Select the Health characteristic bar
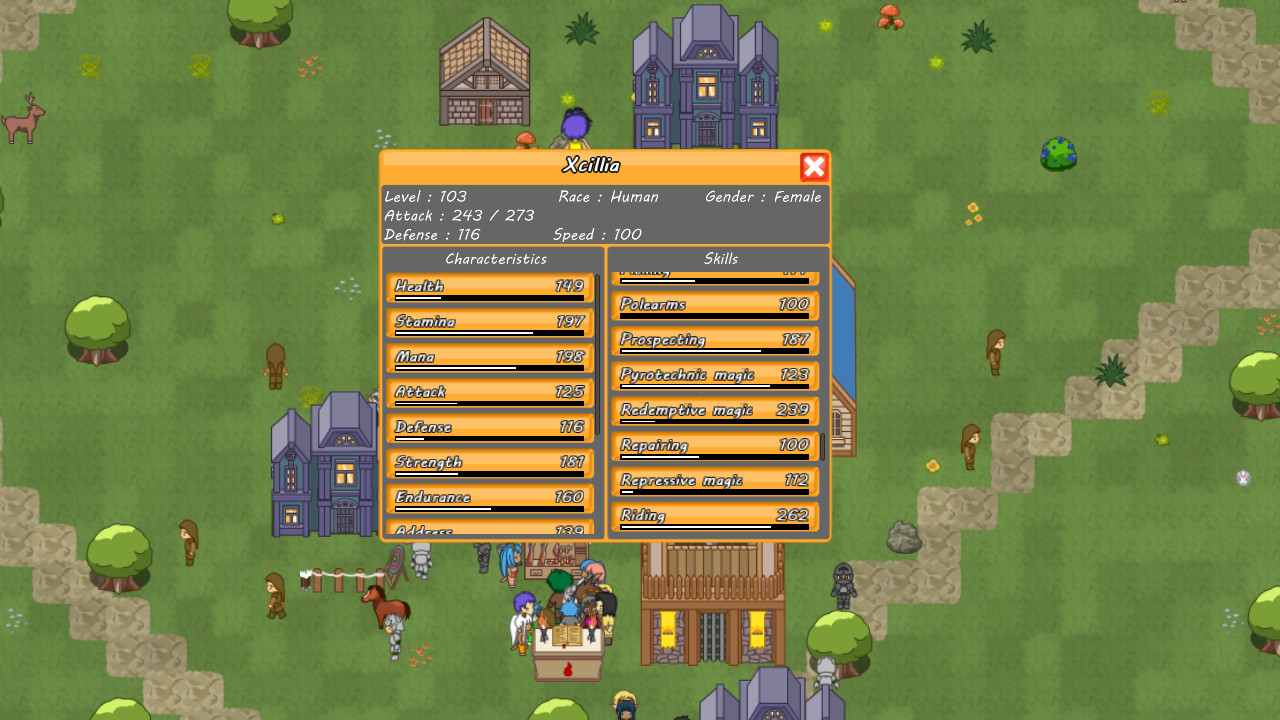This screenshot has height=720, width=1280. pyautogui.click(x=490, y=288)
